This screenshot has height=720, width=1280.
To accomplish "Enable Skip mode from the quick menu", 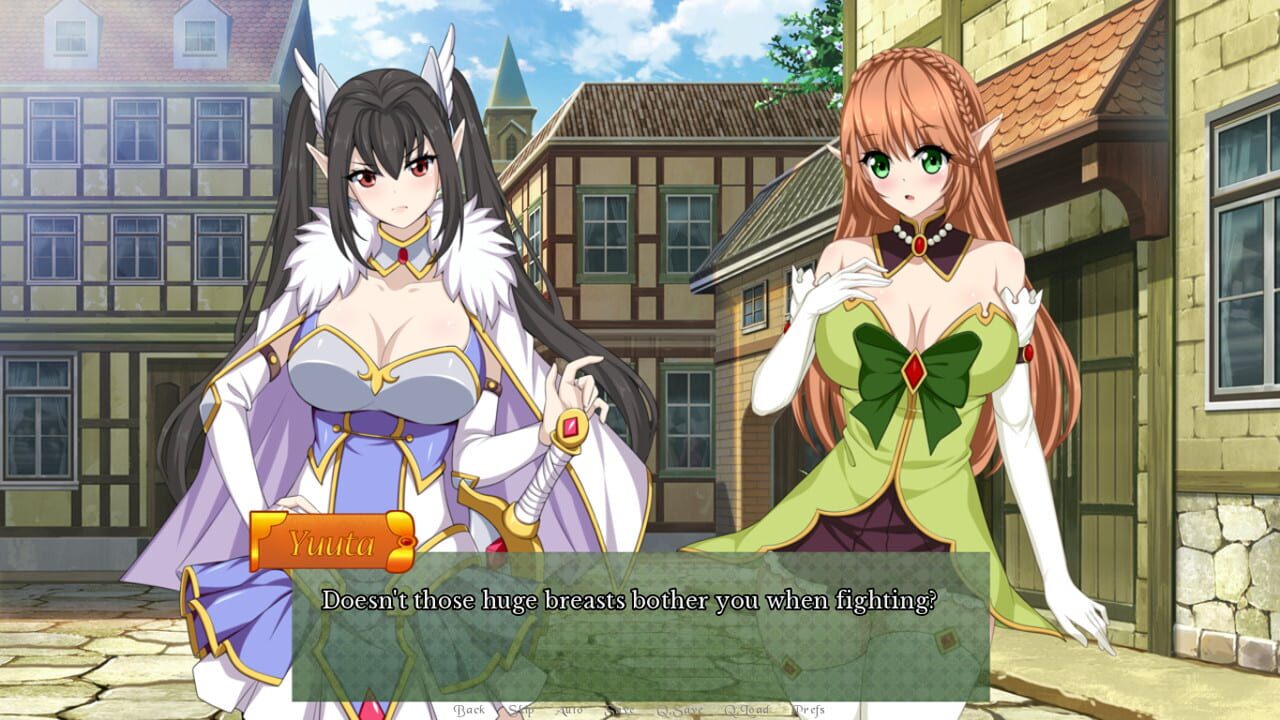I will [520, 710].
